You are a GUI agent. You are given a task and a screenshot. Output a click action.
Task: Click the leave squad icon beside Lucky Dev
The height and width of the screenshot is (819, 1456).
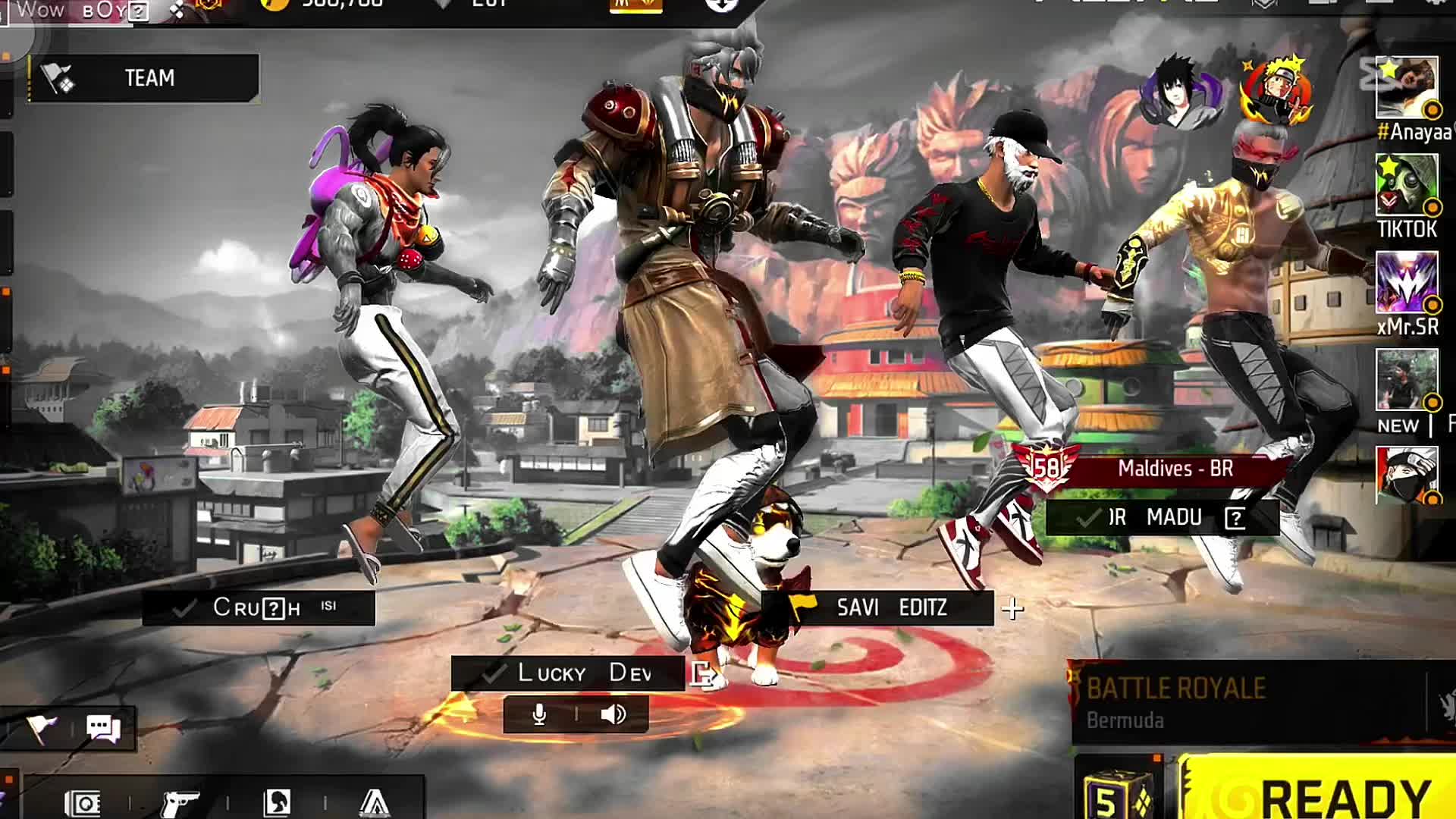pyautogui.click(x=702, y=673)
